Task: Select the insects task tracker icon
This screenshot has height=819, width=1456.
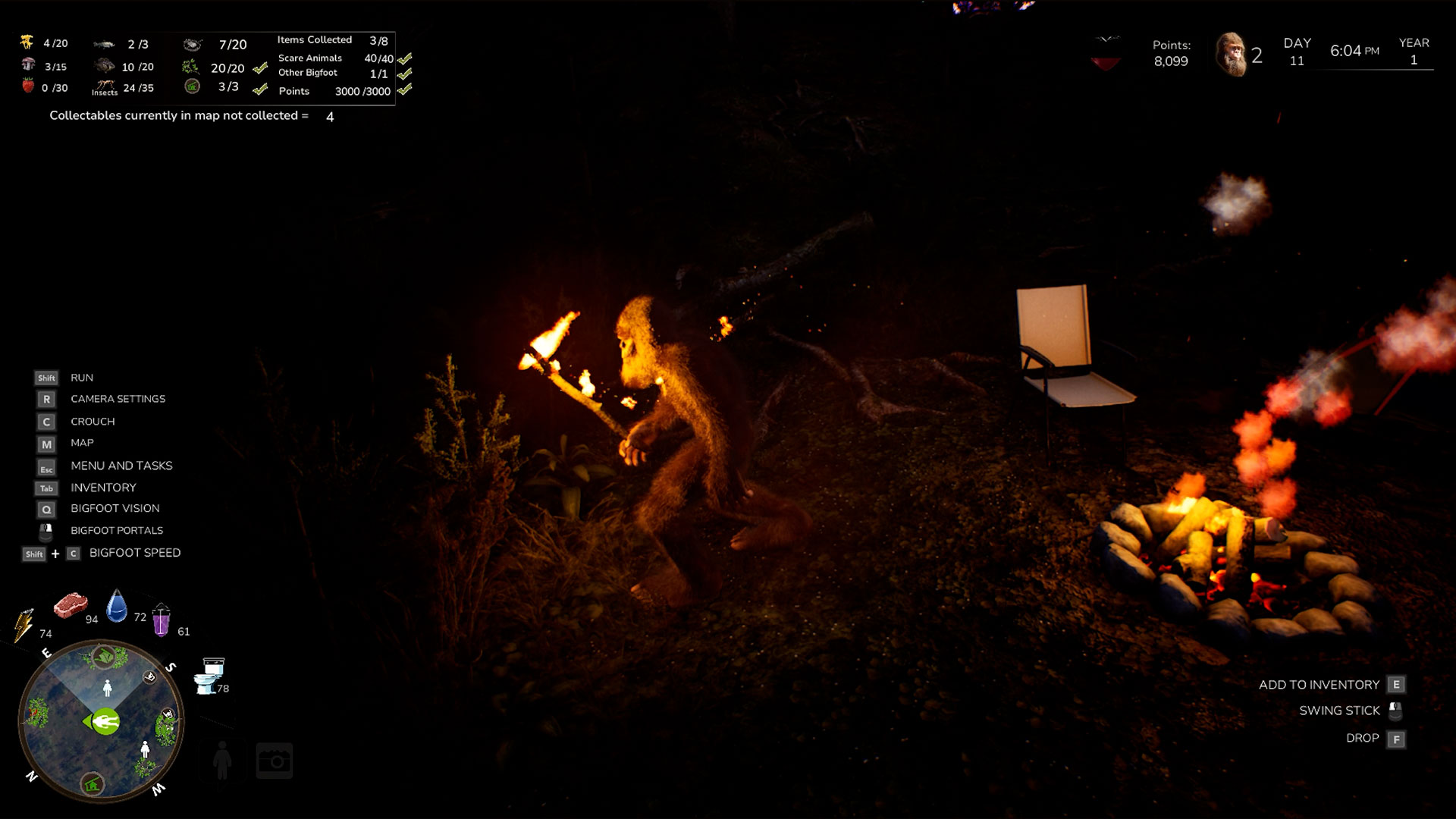Action: tap(105, 87)
